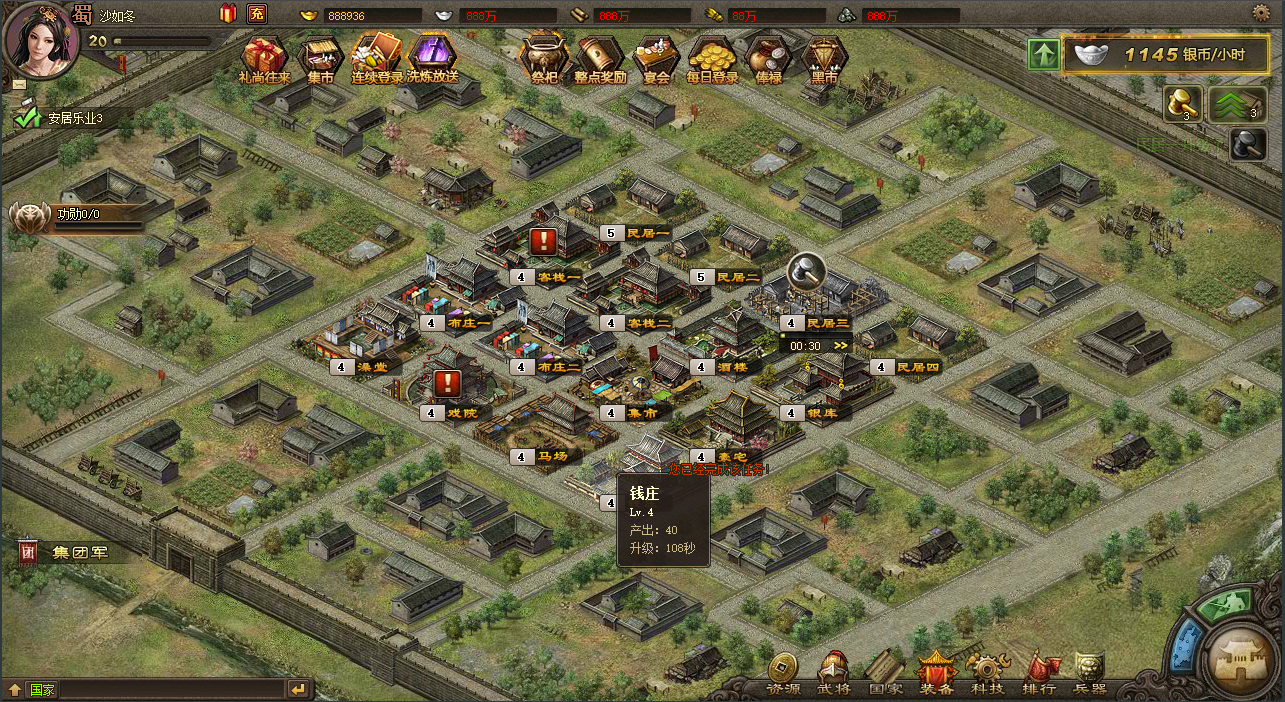Open the 祭祀 sacrifice cauldron icon

pos(544,57)
